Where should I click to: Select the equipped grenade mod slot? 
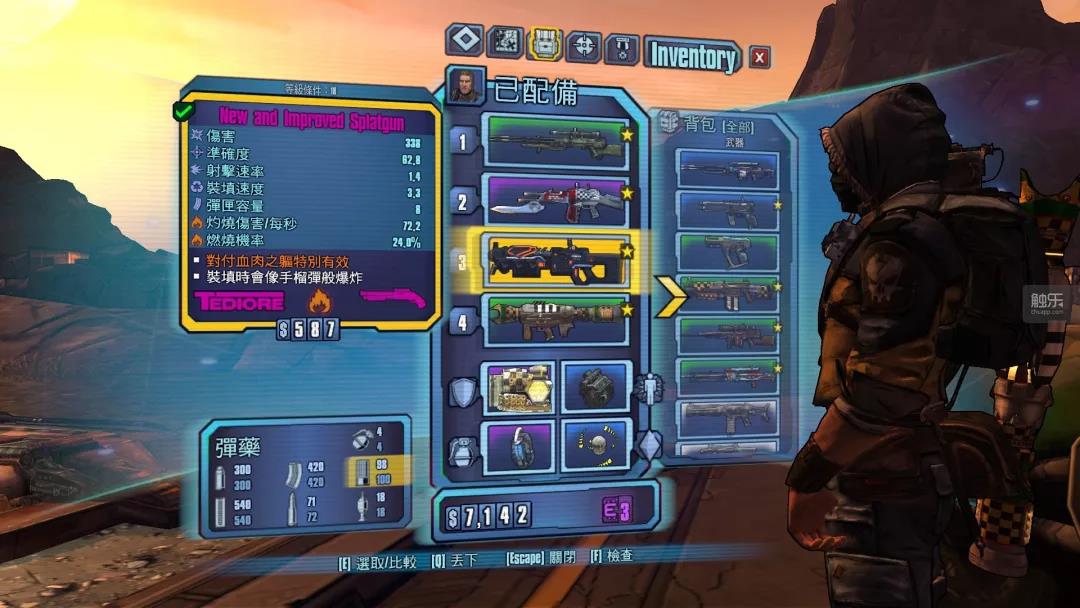point(517,446)
